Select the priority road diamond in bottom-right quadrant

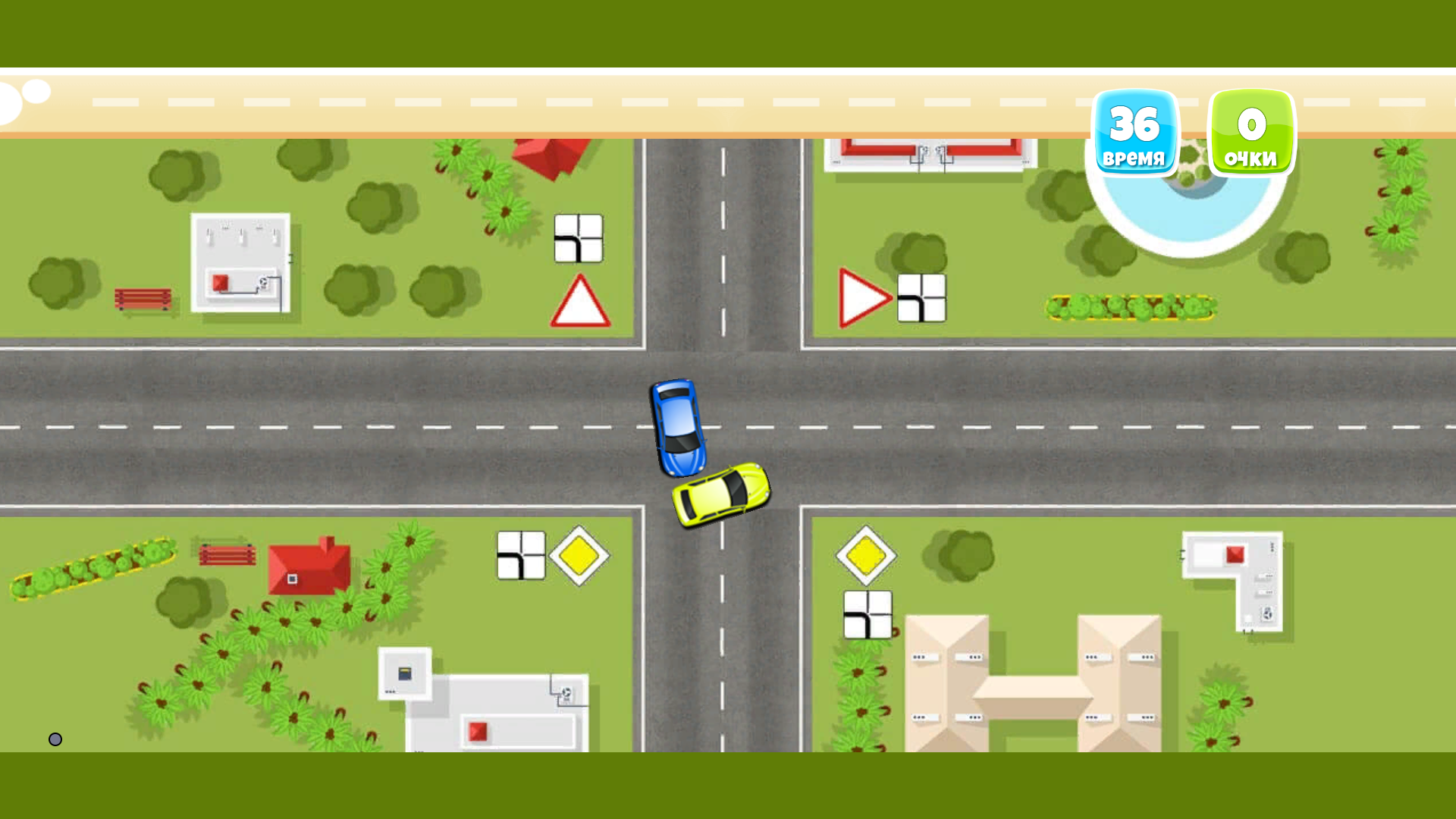pyautogui.click(x=866, y=554)
